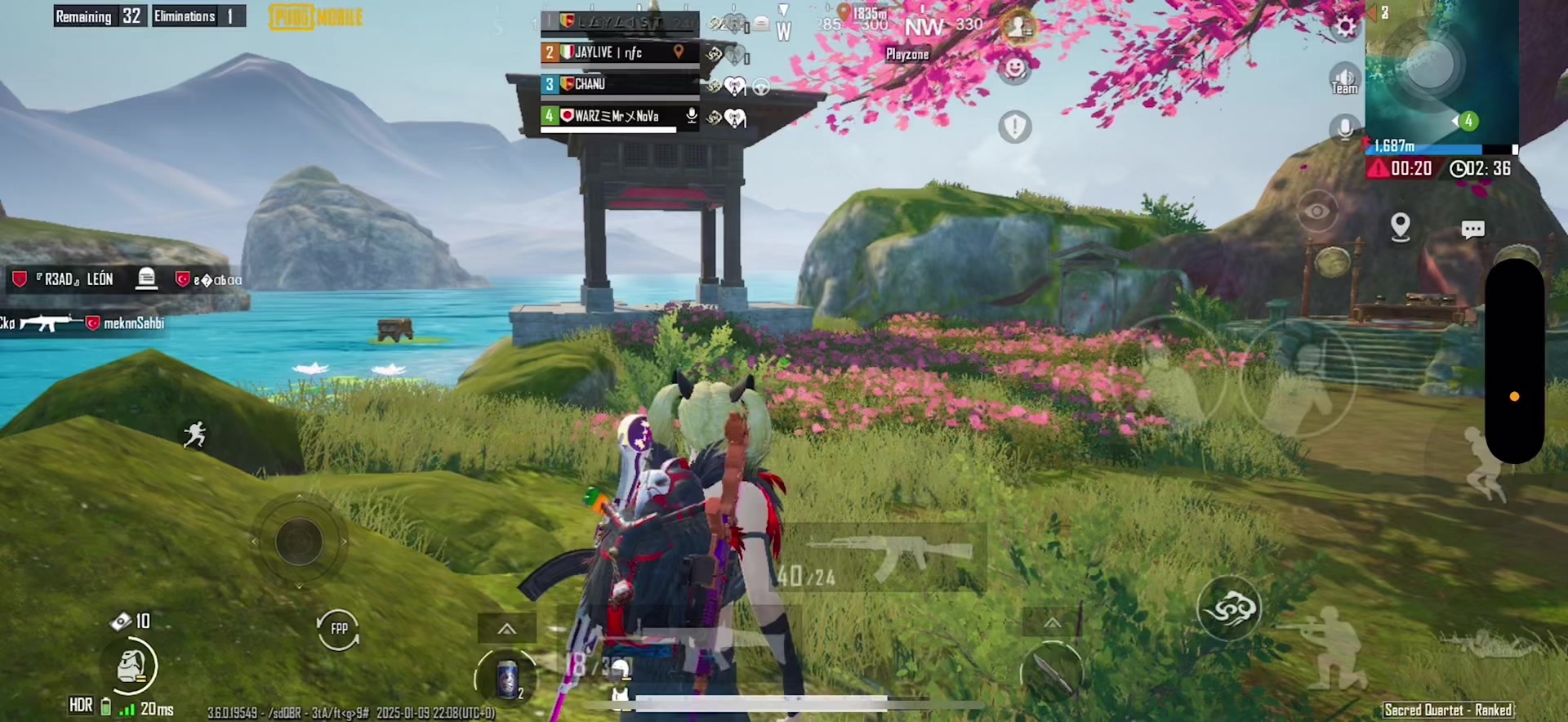1568x722 pixels.
Task: Tap the prone stance button
Action: (1488, 647)
